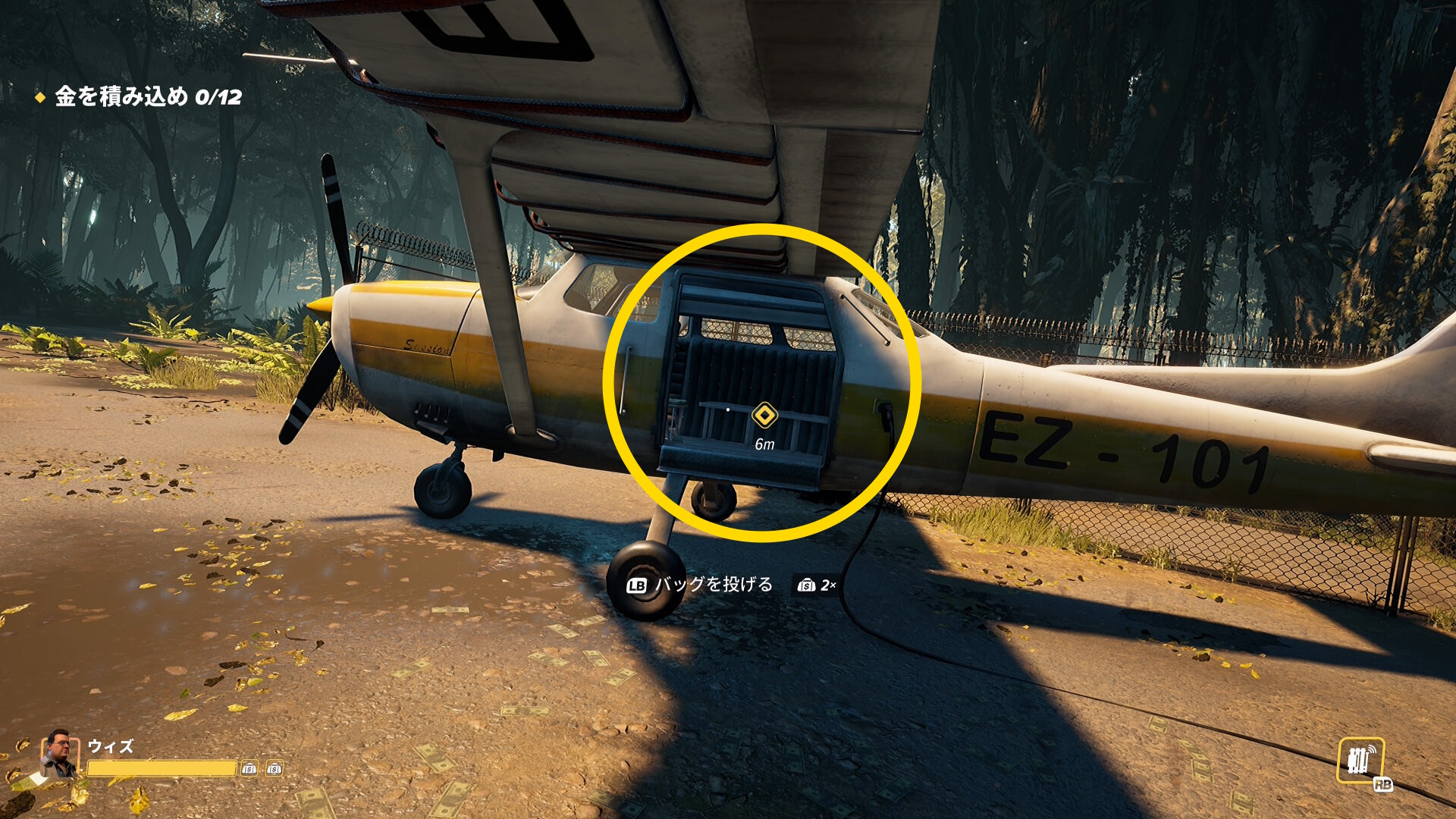
Task: Select the yellow diamond objective waypoint marker
Action: 764,416
